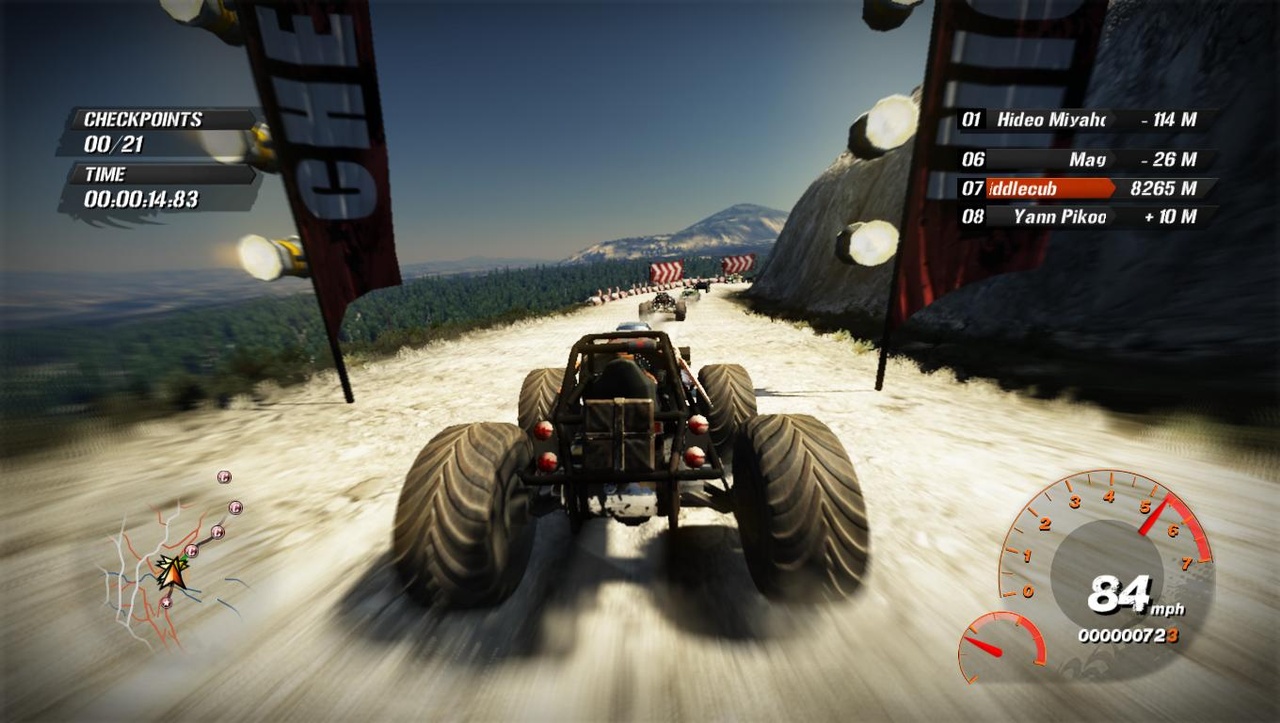1280x723 pixels.
Task: Click the 114 M gap behind leader
Action: (1168, 119)
